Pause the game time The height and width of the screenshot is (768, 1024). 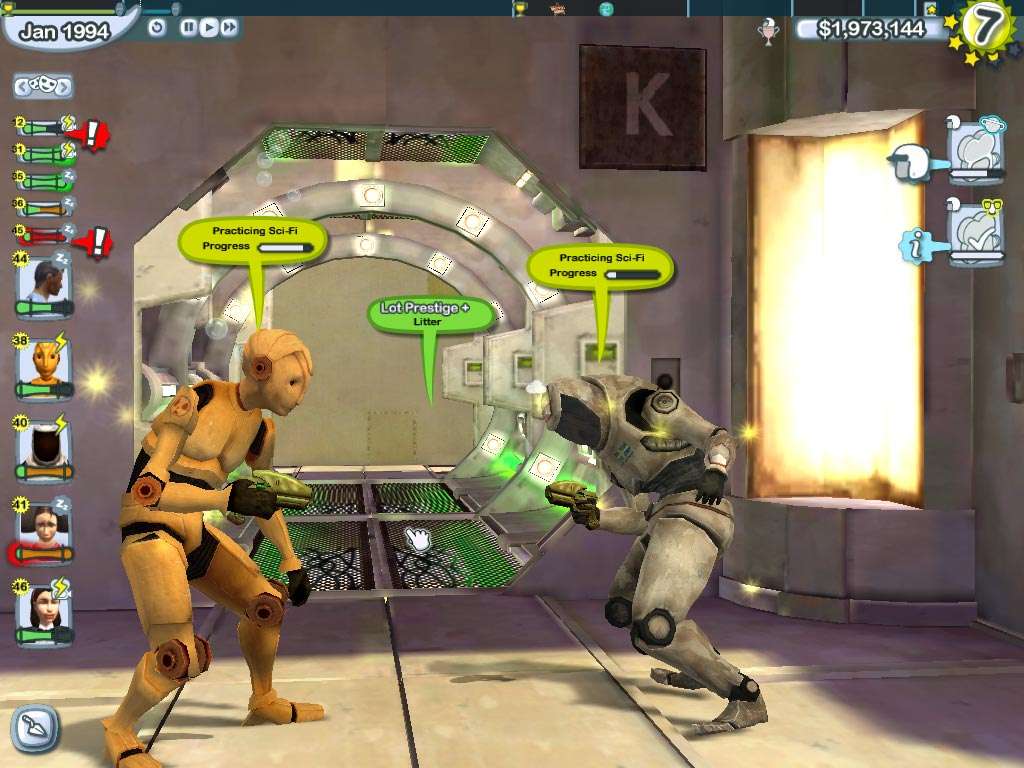click(188, 27)
